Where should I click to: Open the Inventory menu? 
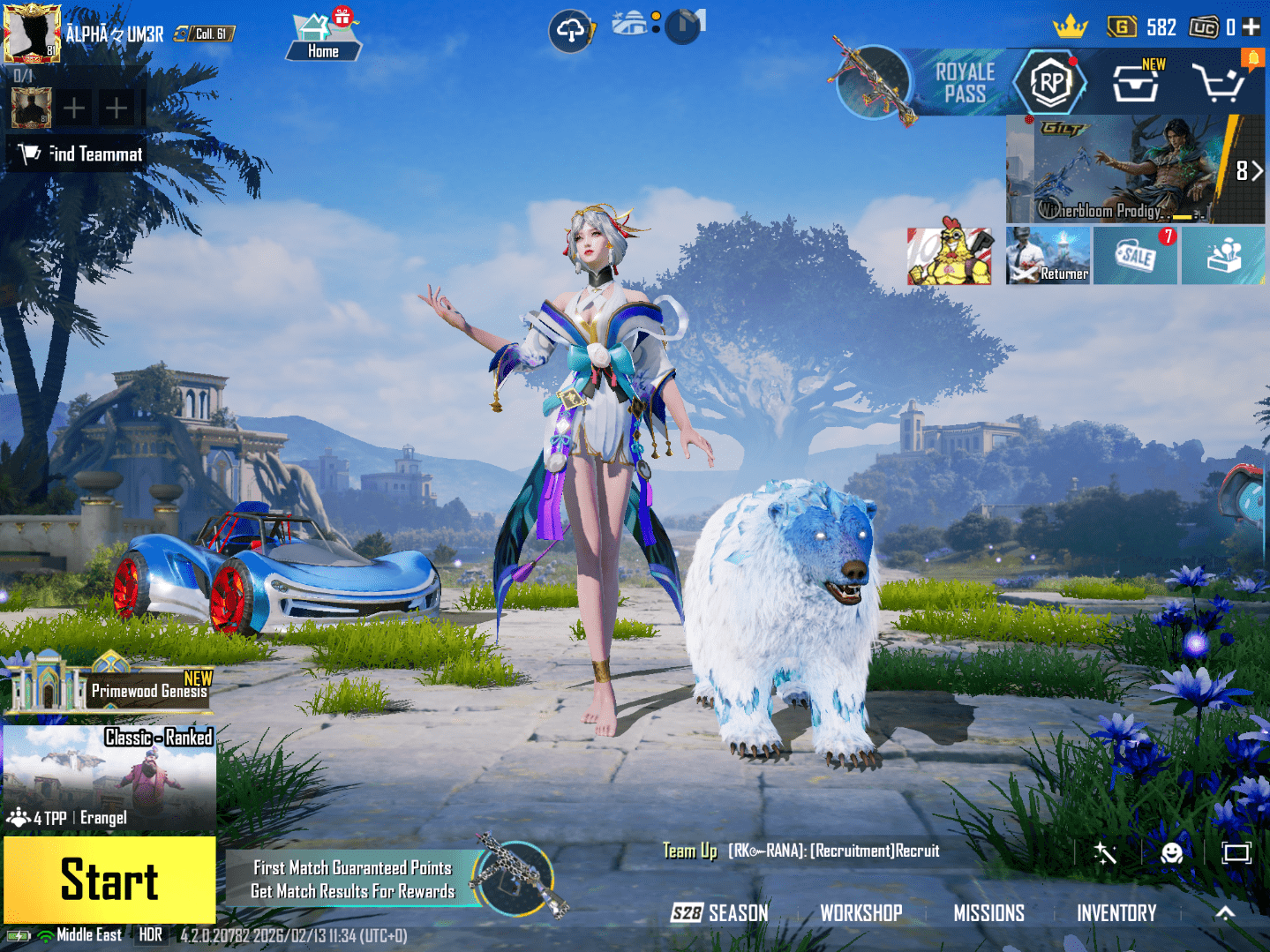[1116, 913]
